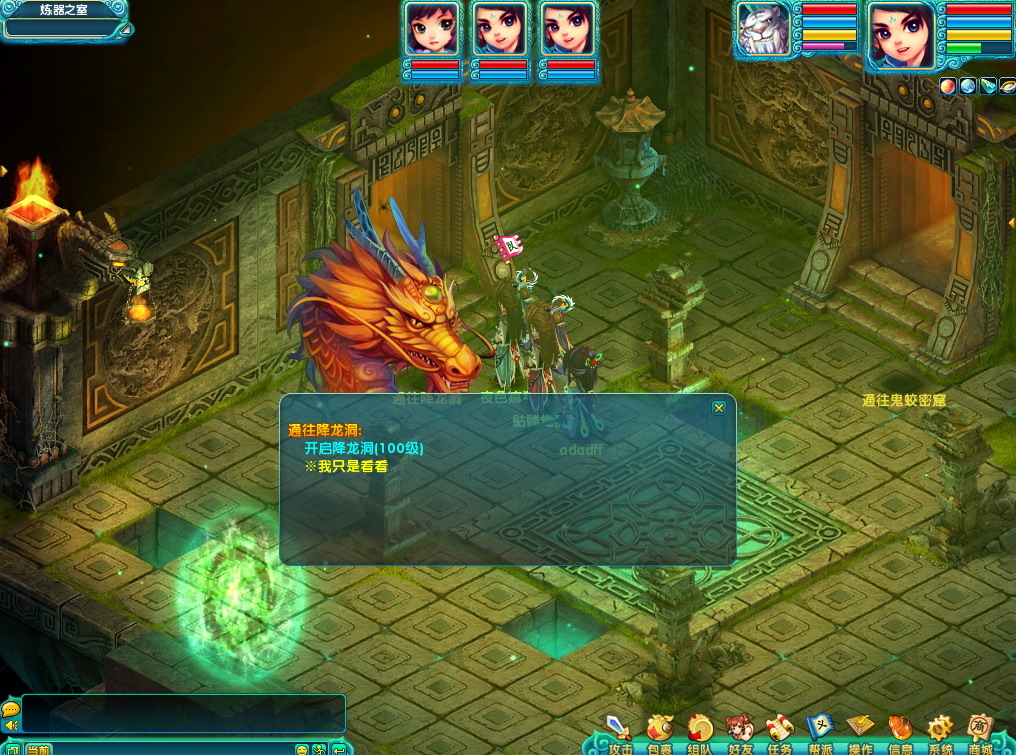Open the 操作 actions menu
Screen dimensions: 1016x755
pyautogui.click(x=860, y=732)
